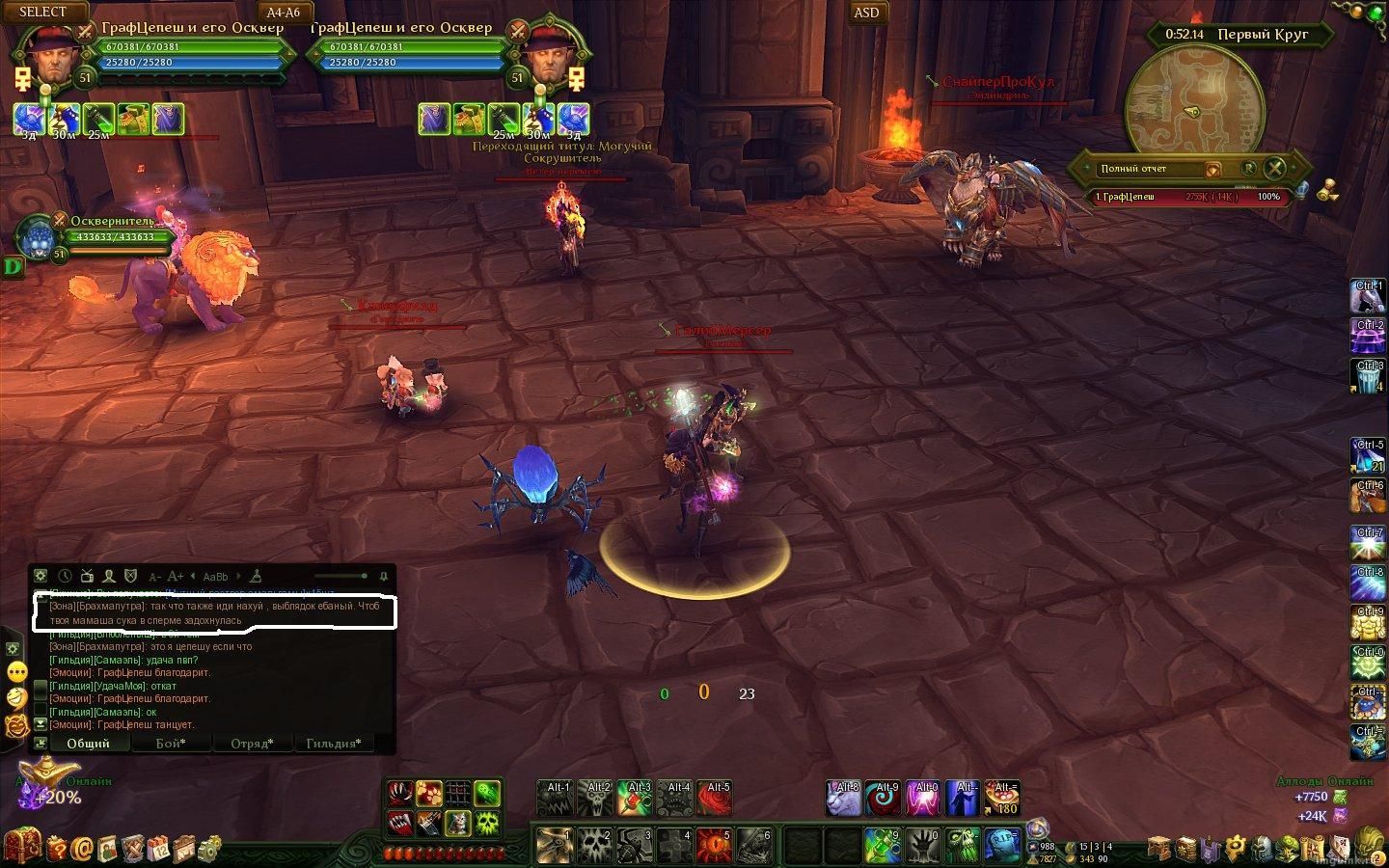1389x868 pixels.
Task: Open the mail @ icon
Action: click(x=83, y=849)
